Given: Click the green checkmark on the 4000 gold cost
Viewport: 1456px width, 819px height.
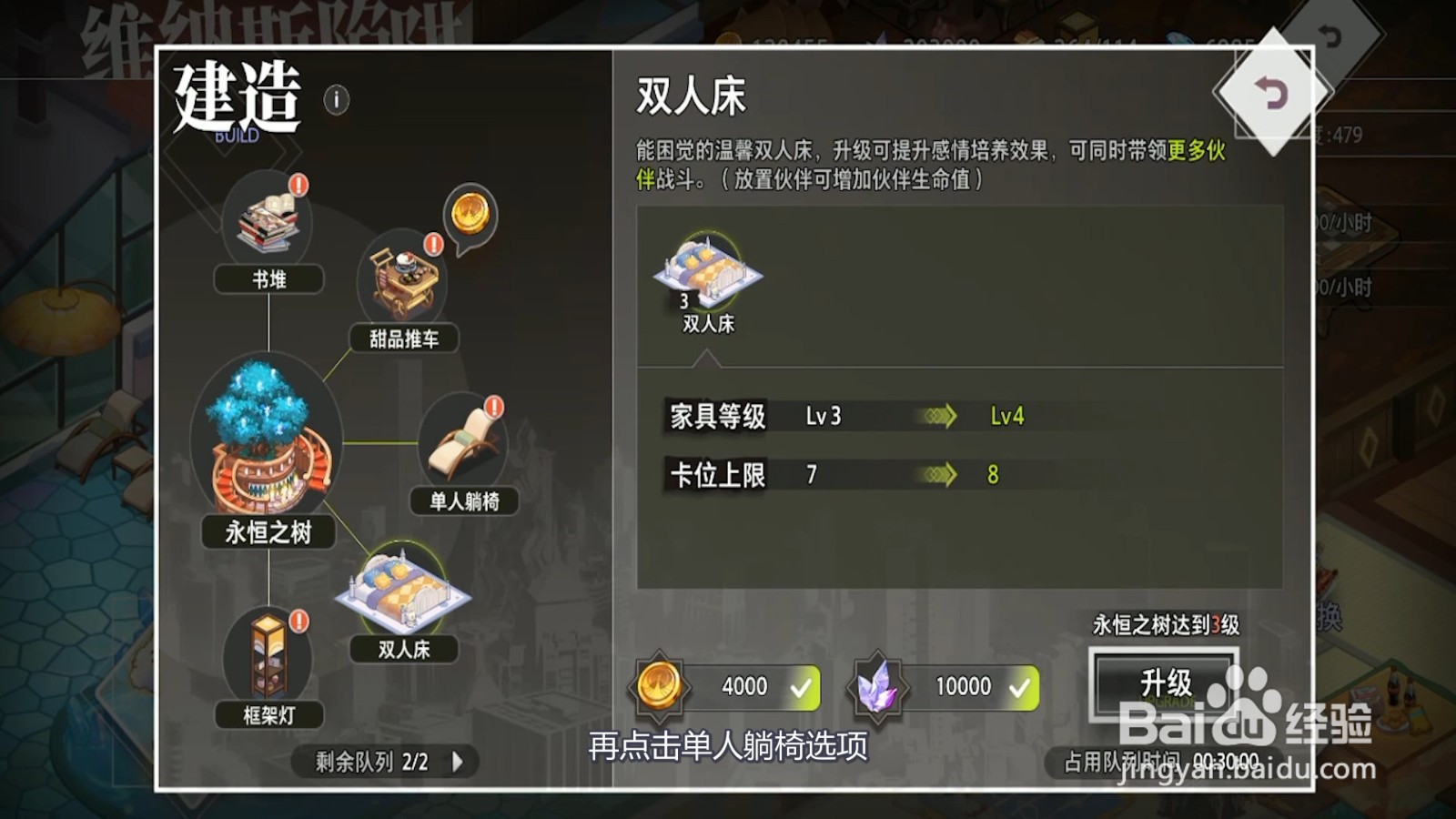Looking at the screenshot, I should (799, 687).
